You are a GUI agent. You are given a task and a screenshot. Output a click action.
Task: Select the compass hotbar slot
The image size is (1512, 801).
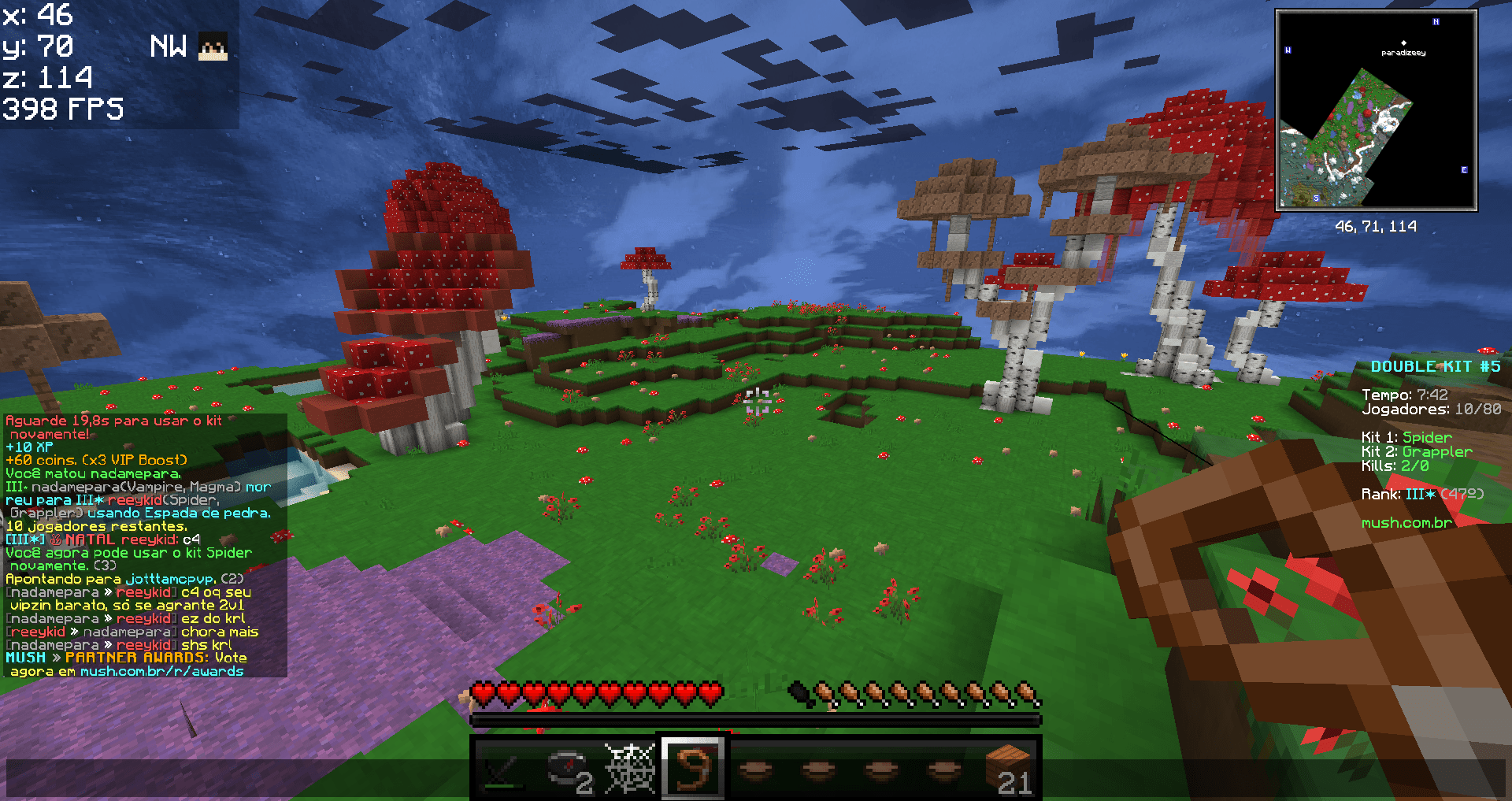click(x=567, y=768)
